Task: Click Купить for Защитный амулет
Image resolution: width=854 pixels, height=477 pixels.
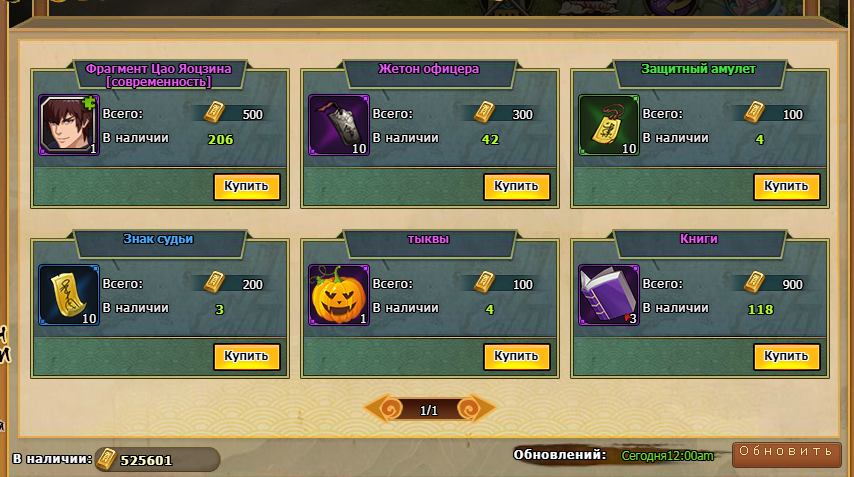Action: (786, 187)
